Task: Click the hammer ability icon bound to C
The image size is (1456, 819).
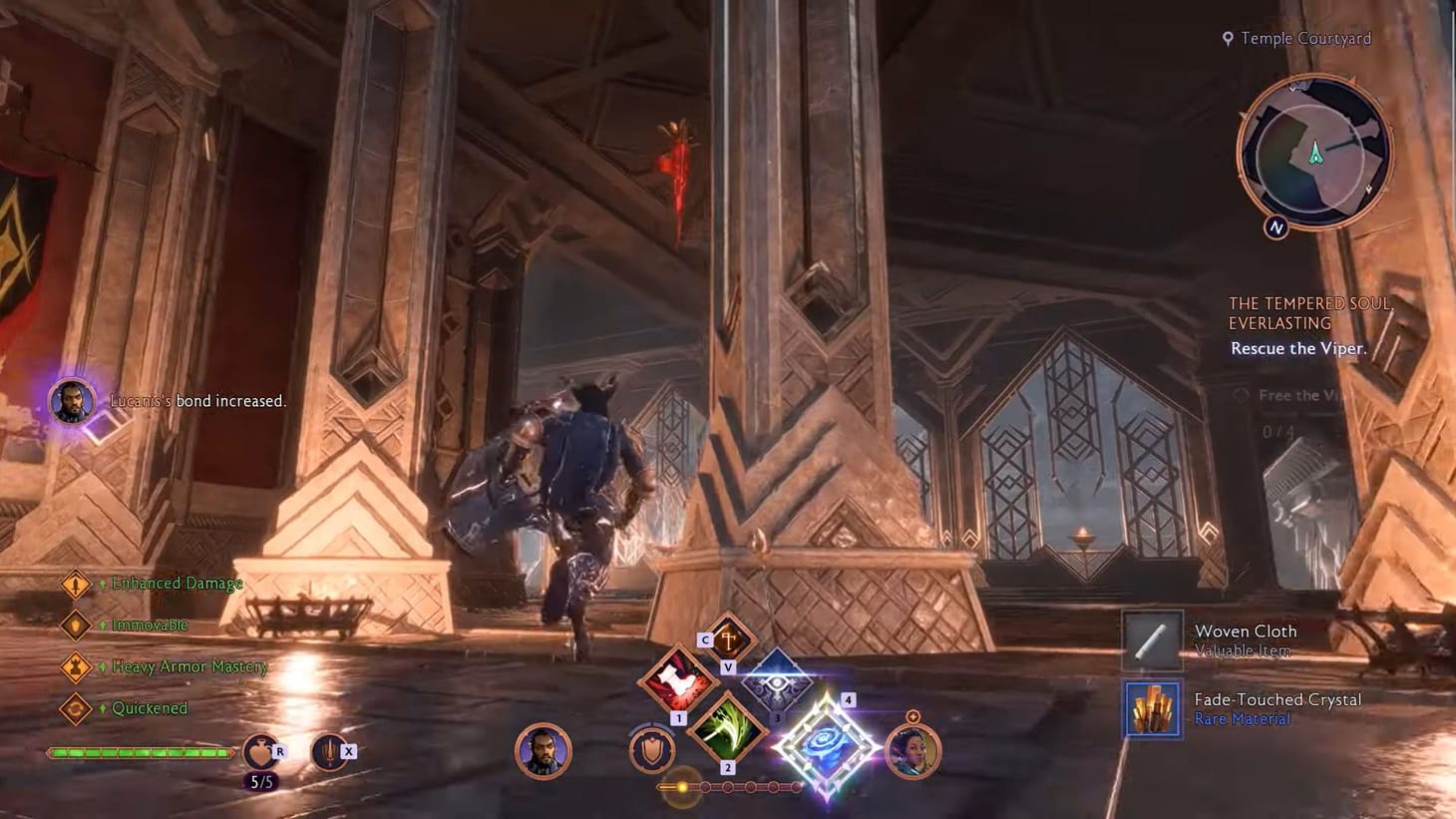Action: point(727,638)
